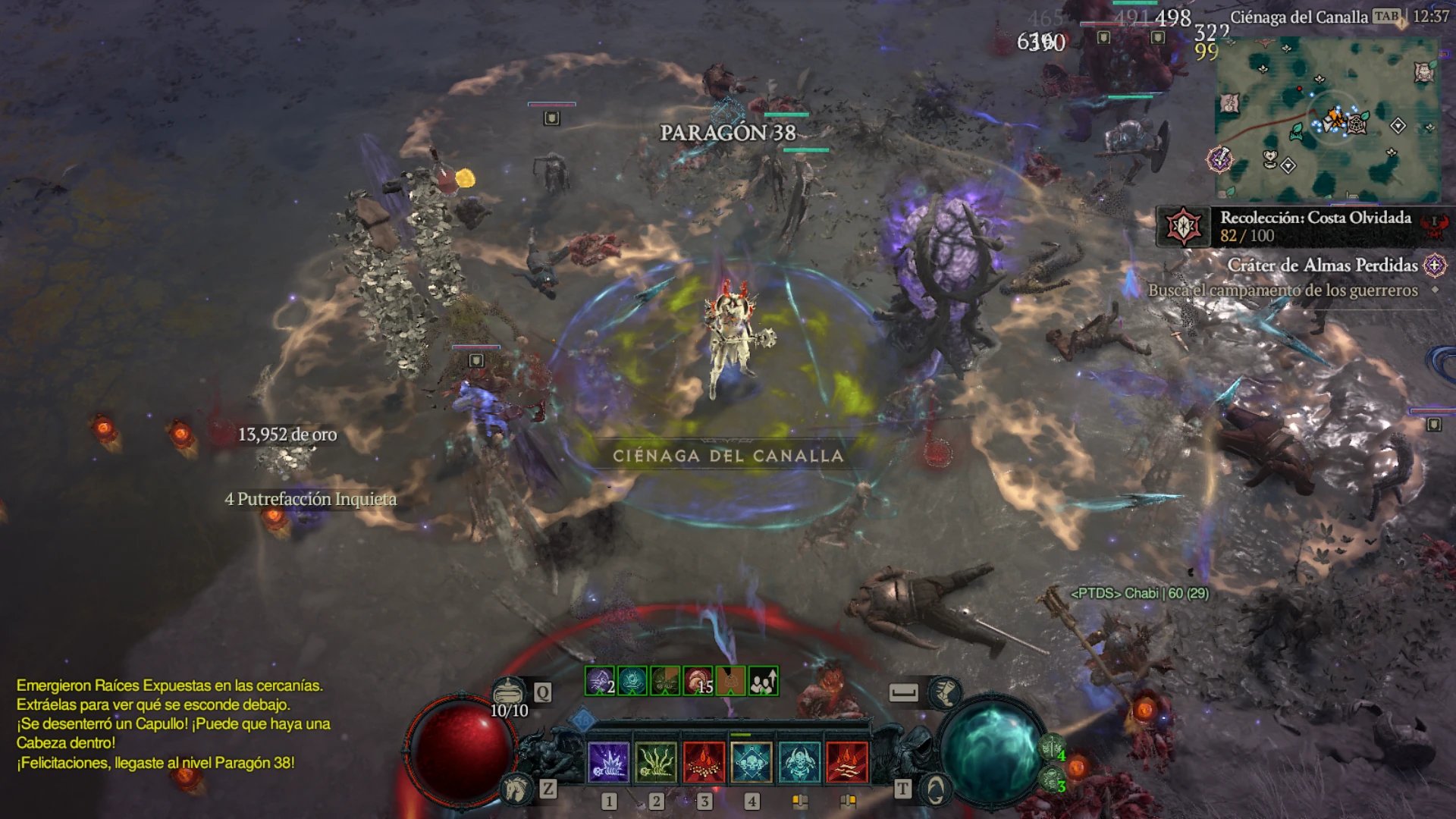Trigger the three skulls skill in slot 4
The width and height of the screenshot is (1456, 819).
tap(752, 761)
